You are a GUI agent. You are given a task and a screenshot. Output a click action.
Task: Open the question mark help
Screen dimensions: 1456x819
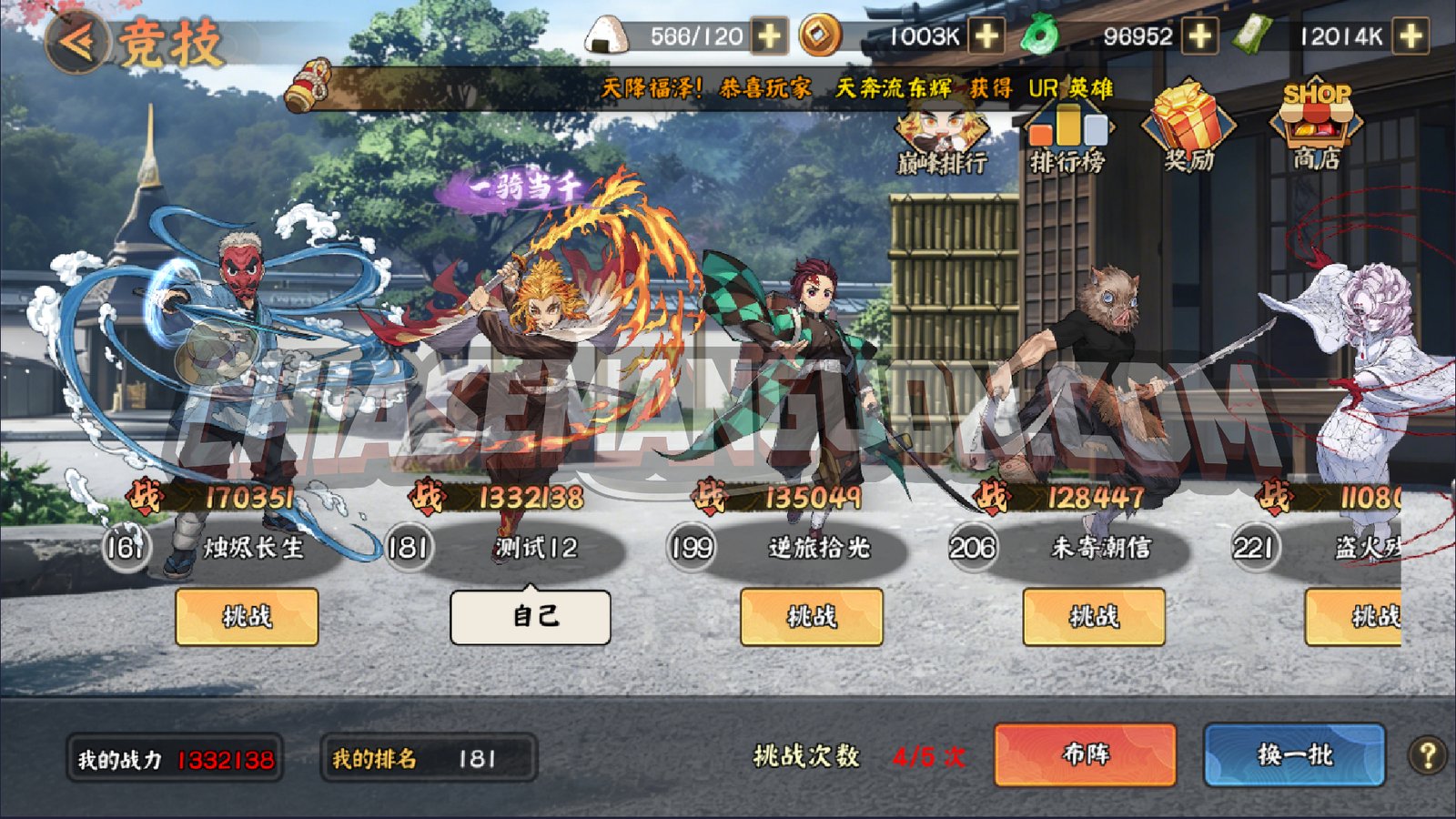pos(1427,754)
